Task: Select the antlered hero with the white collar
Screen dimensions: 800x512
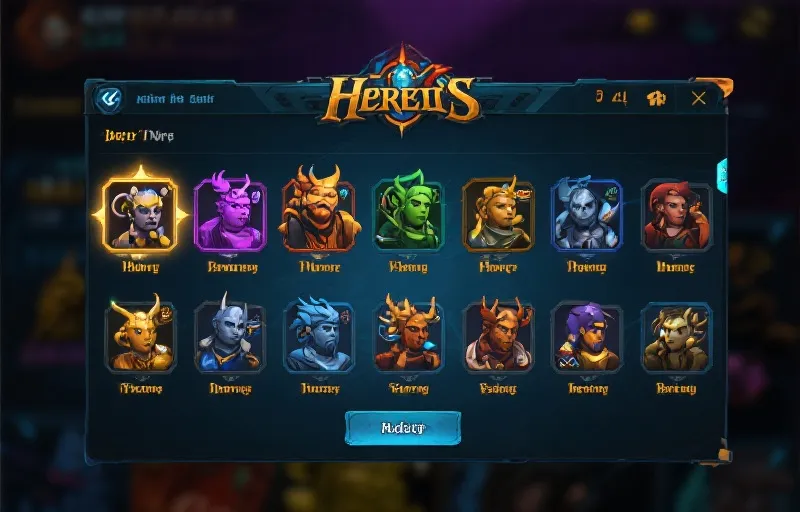Action: click(x=498, y=337)
